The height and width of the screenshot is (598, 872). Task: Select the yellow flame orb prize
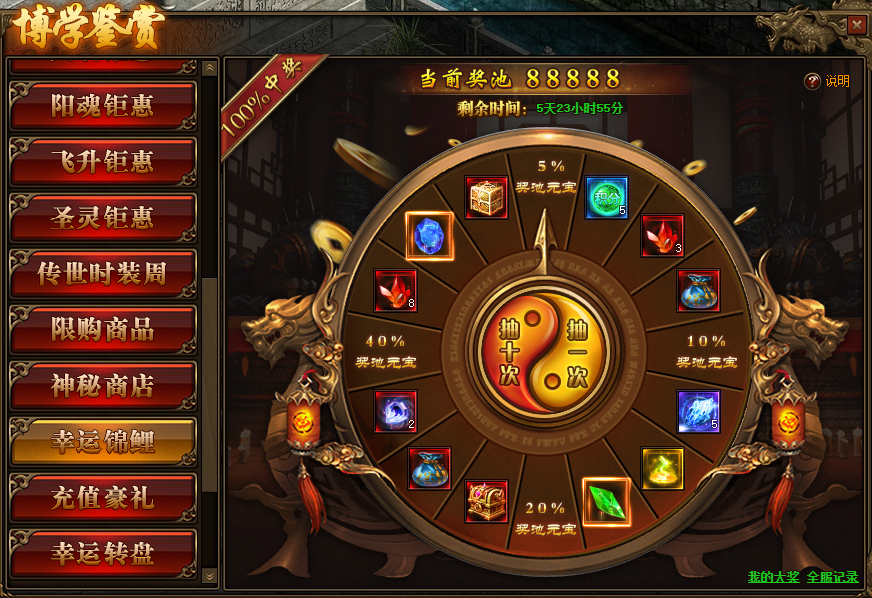click(x=662, y=469)
